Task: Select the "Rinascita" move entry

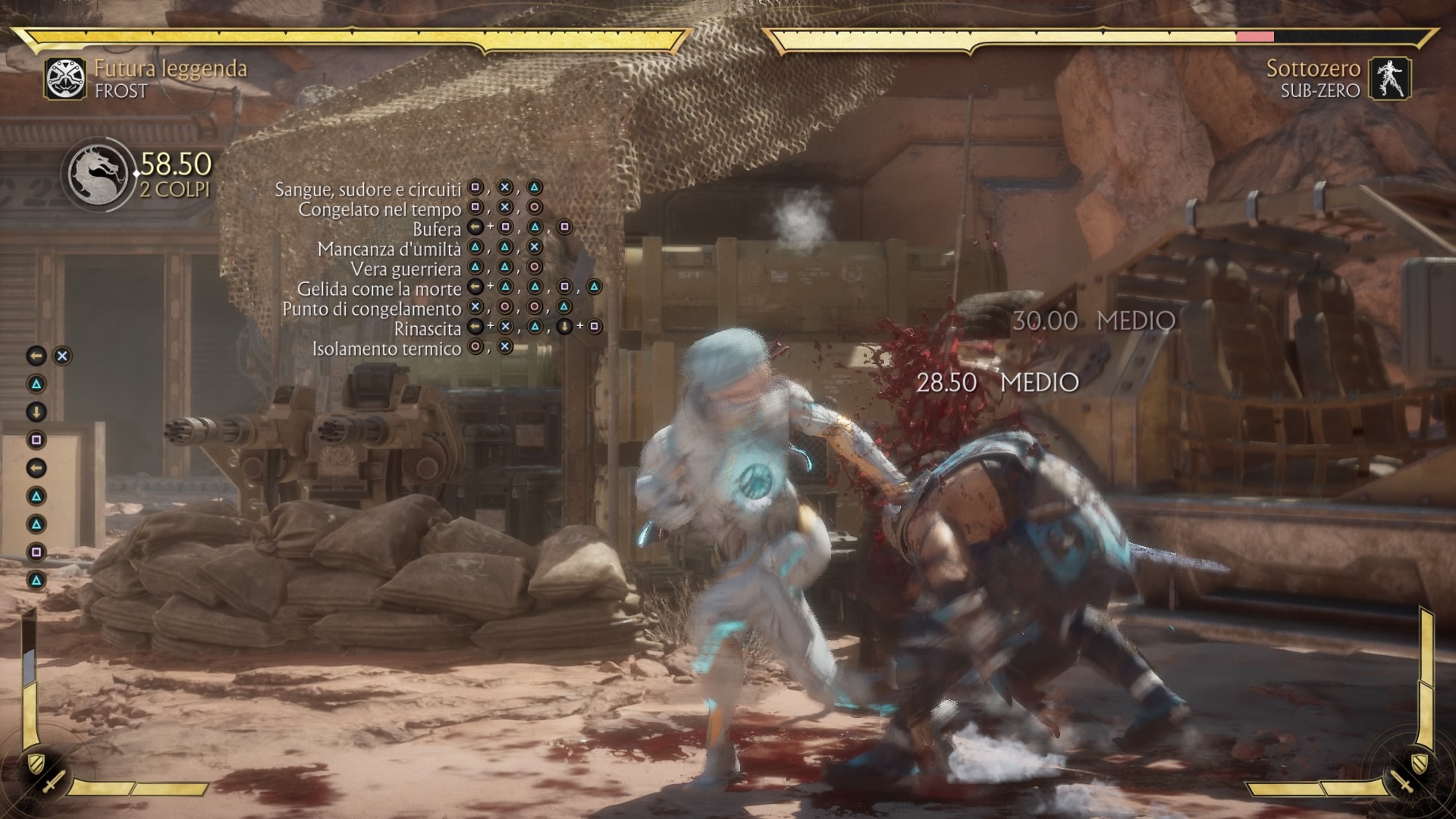Action: tap(428, 328)
